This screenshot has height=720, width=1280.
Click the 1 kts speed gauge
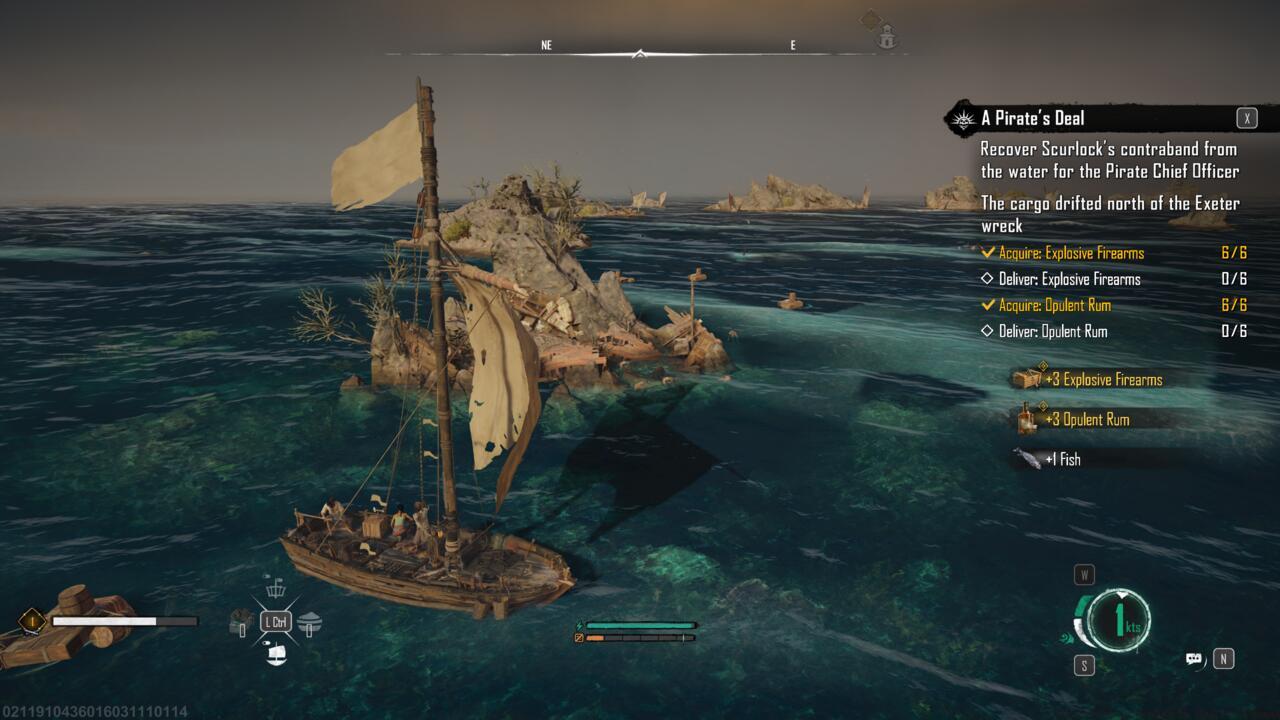click(1120, 618)
